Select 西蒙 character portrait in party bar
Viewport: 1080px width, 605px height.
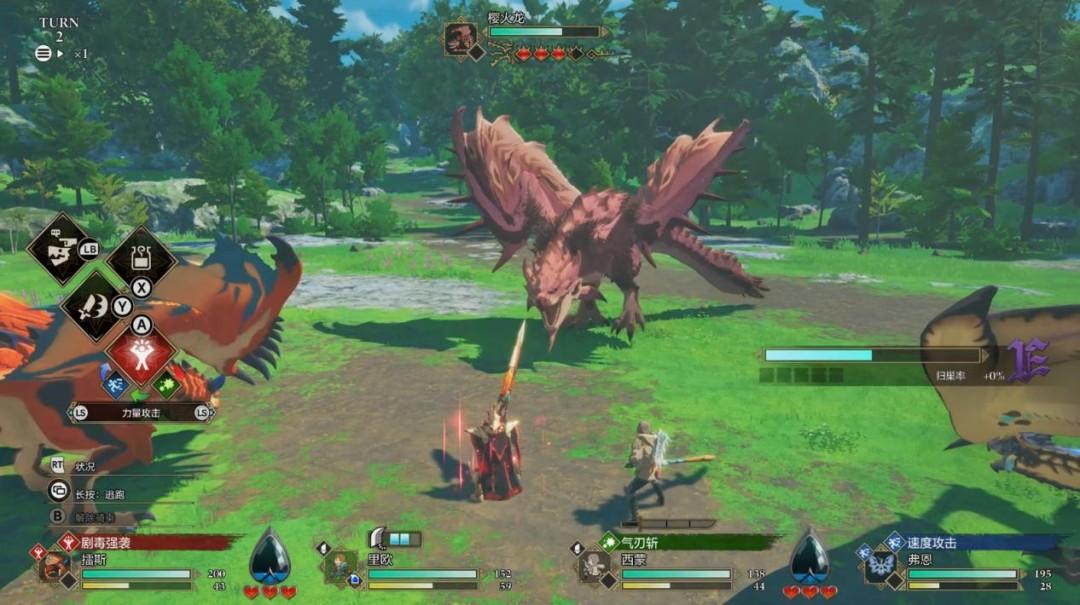coord(595,567)
